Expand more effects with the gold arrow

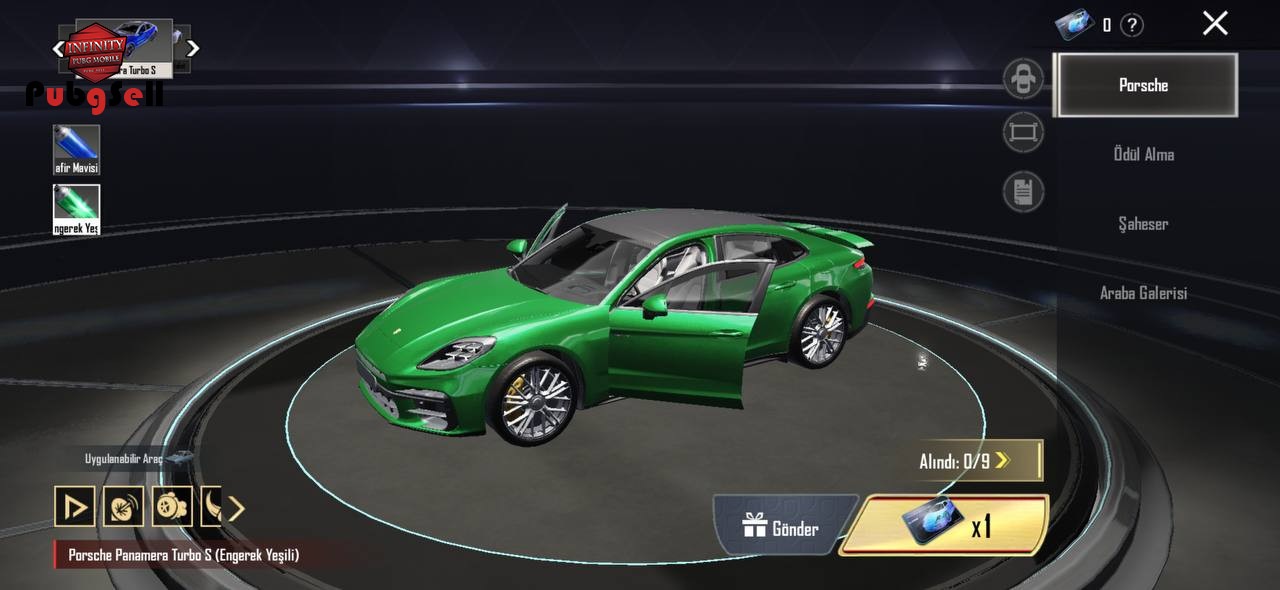click(236, 509)
